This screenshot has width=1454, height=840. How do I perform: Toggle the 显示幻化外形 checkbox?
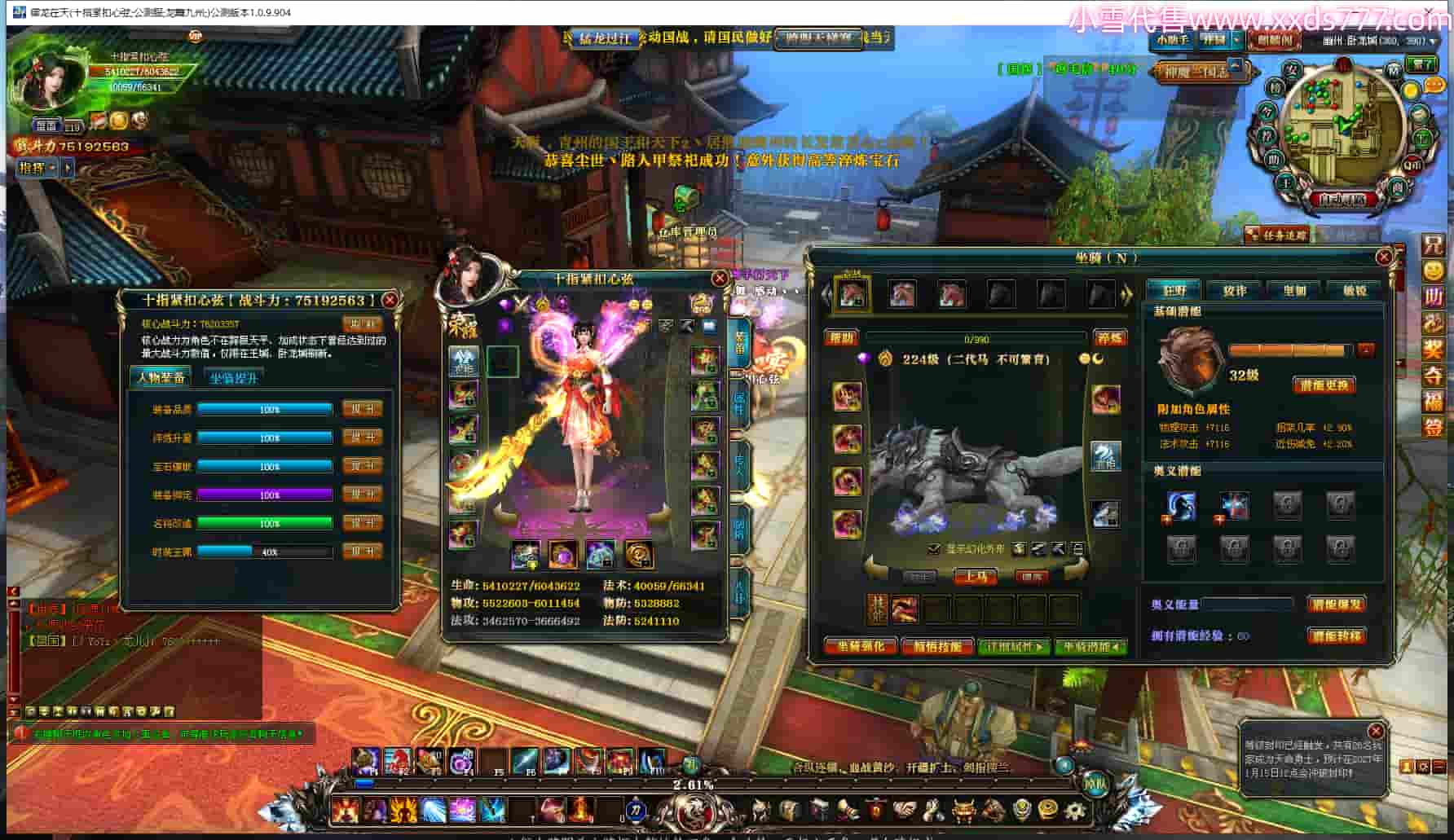(x=934, y=549)
